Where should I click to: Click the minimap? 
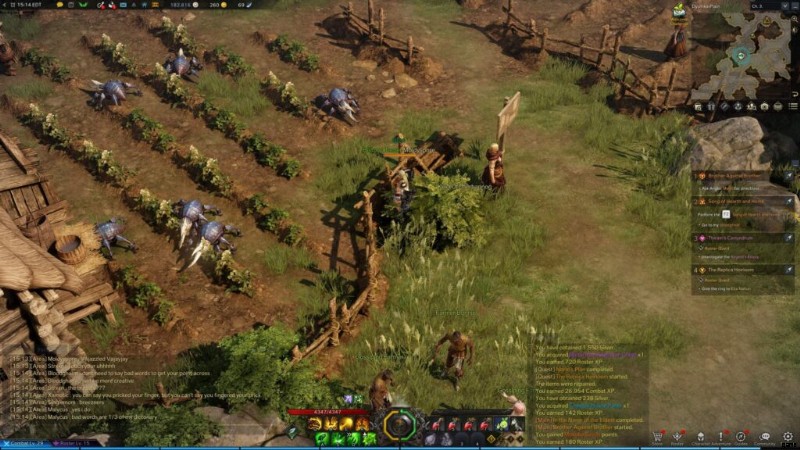click(741, 58)
